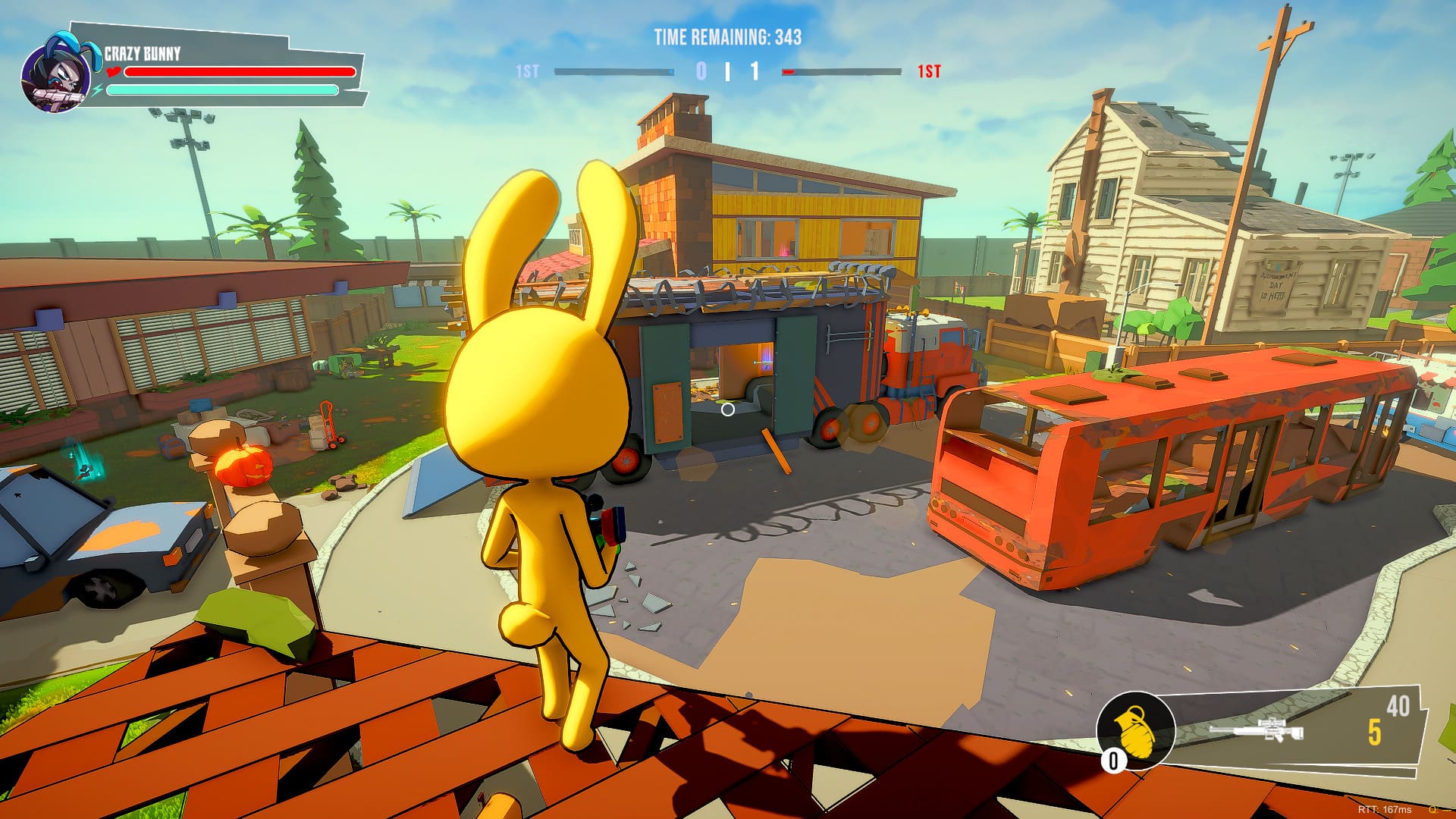Select the grenade icon

tap(1135, 730)
